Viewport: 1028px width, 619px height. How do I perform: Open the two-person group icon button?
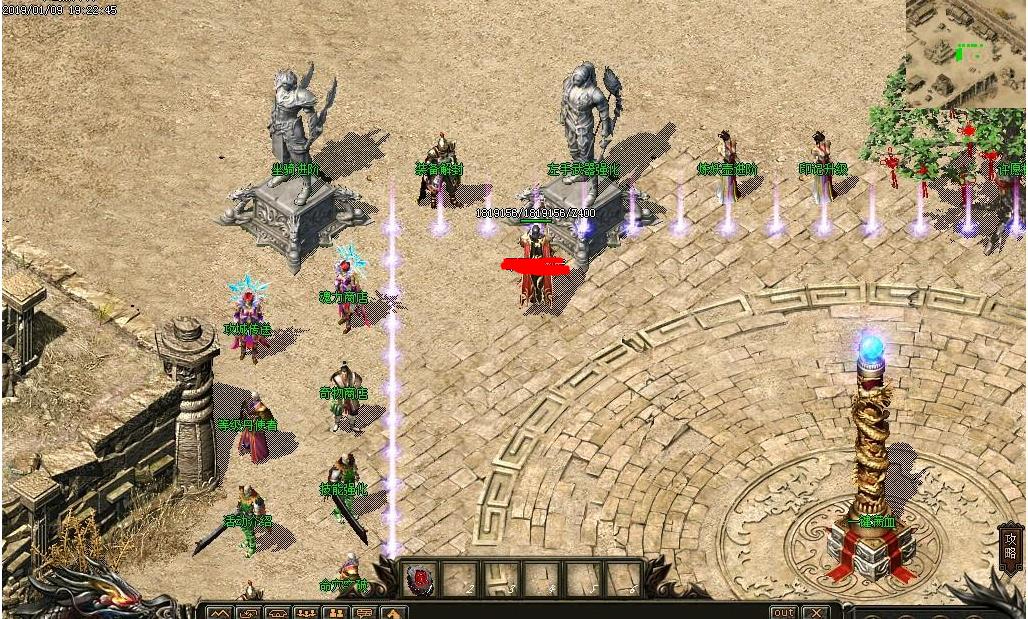335,612
